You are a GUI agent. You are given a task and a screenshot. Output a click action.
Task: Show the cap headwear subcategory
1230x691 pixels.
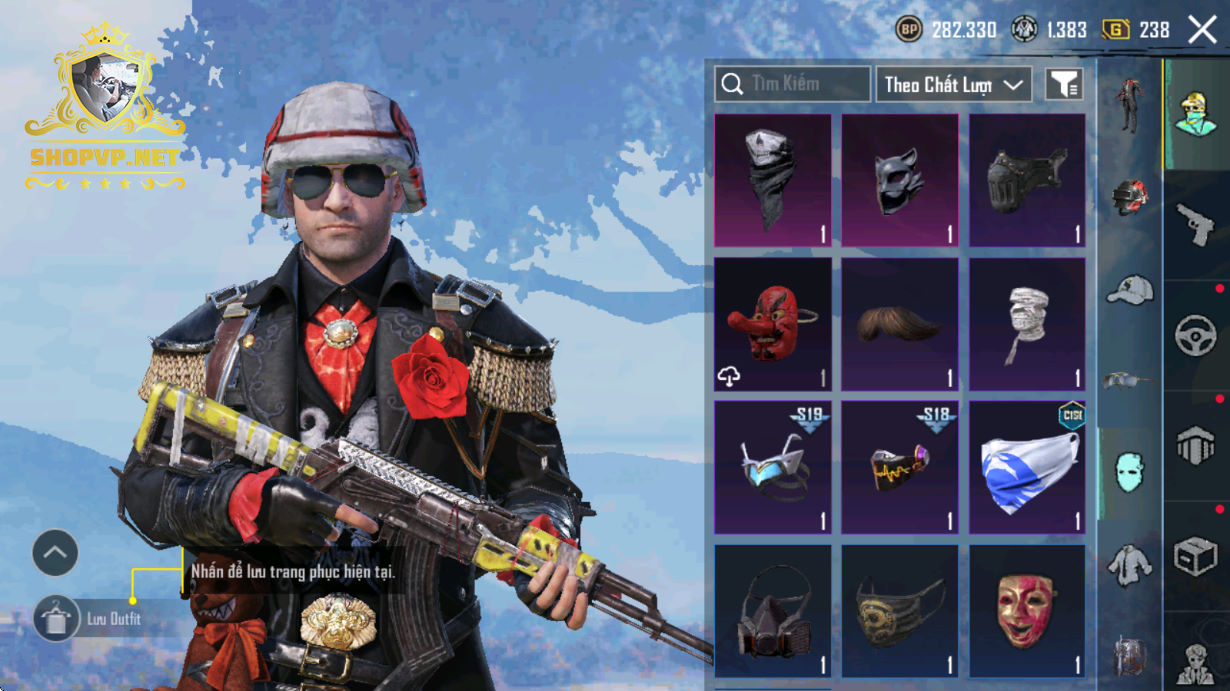(x=1130, y=290)
